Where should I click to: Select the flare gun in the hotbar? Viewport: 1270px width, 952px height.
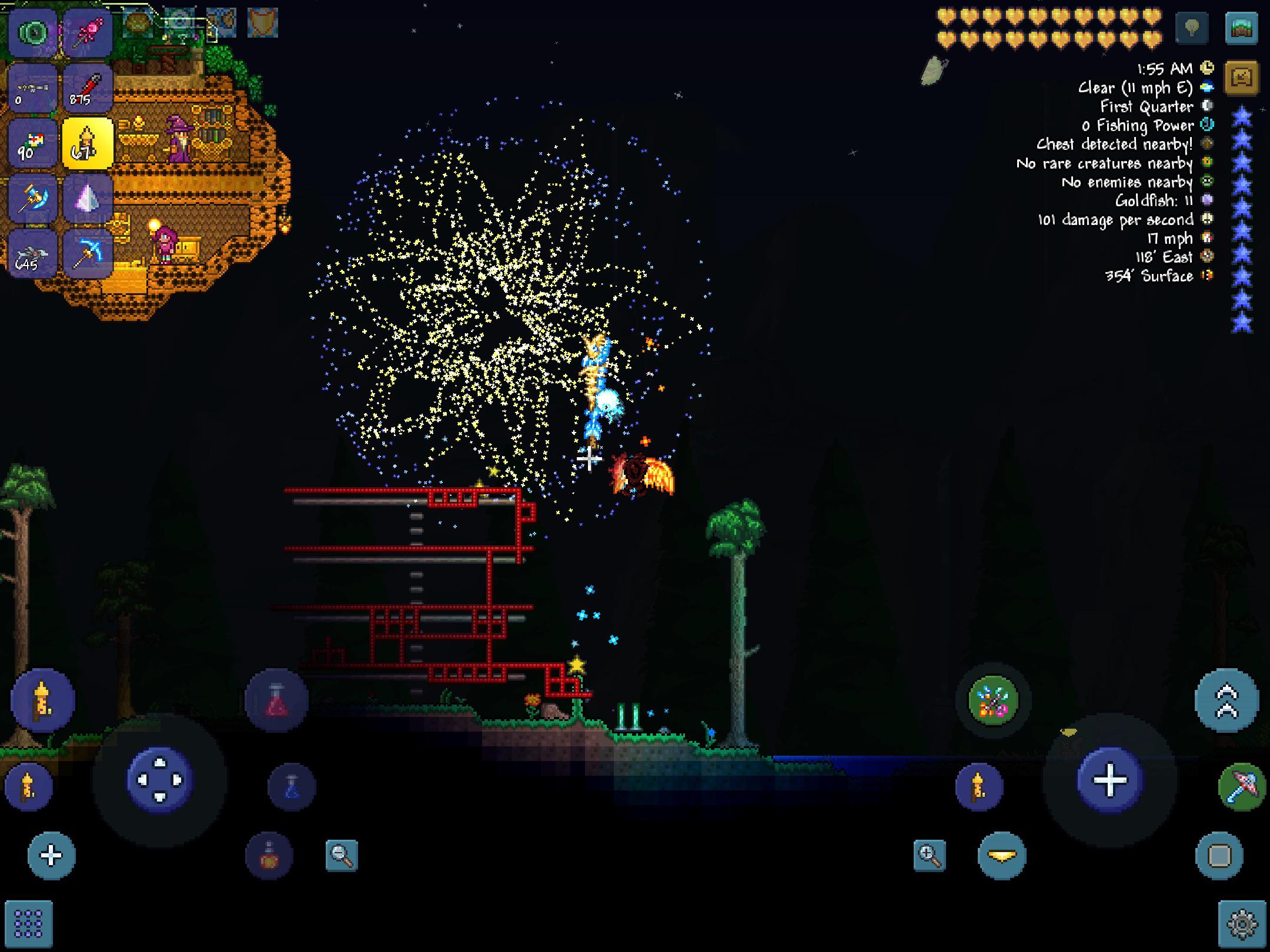(87, 87)
